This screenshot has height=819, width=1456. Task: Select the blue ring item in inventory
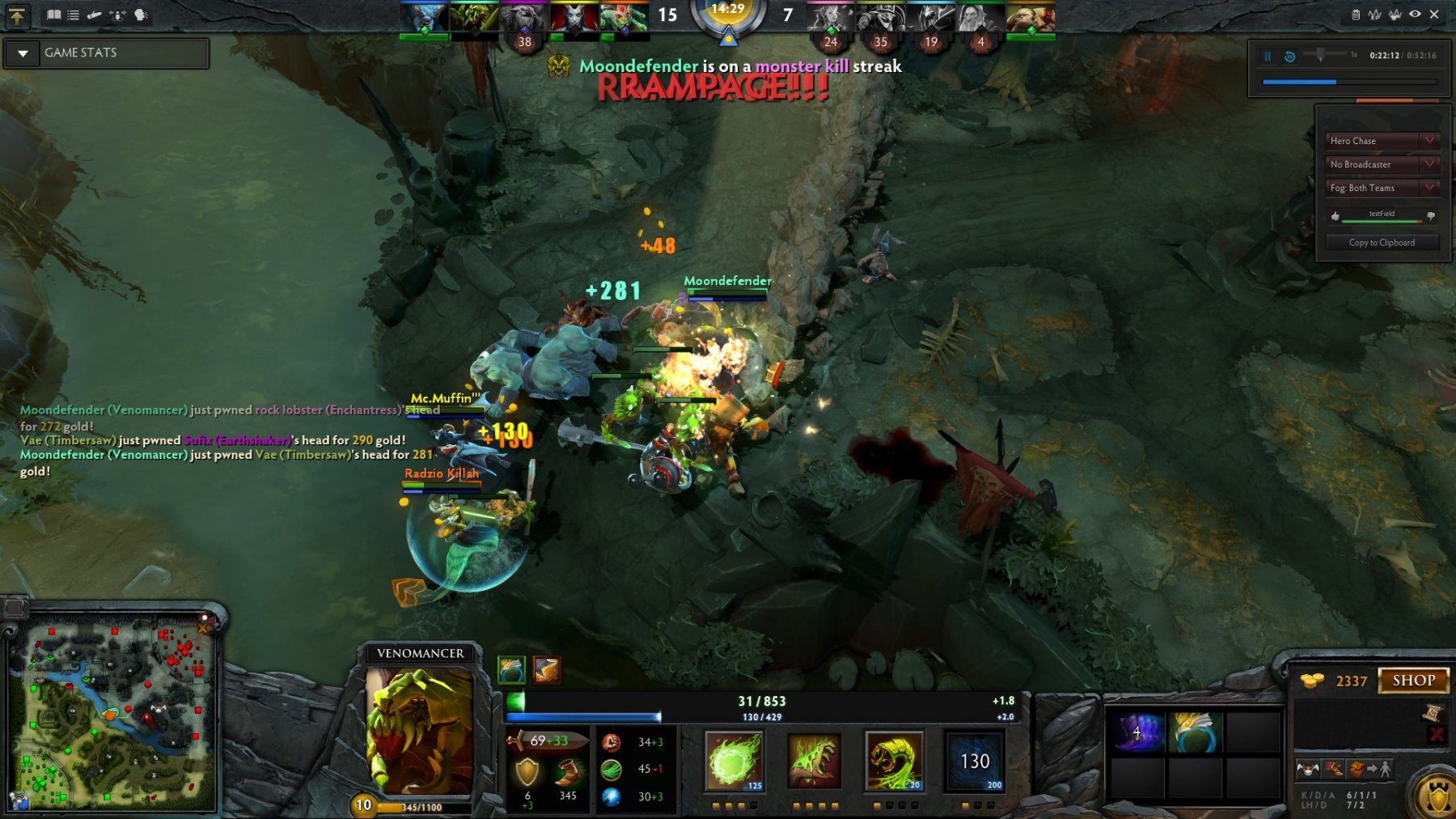[x=1194, y=732]
